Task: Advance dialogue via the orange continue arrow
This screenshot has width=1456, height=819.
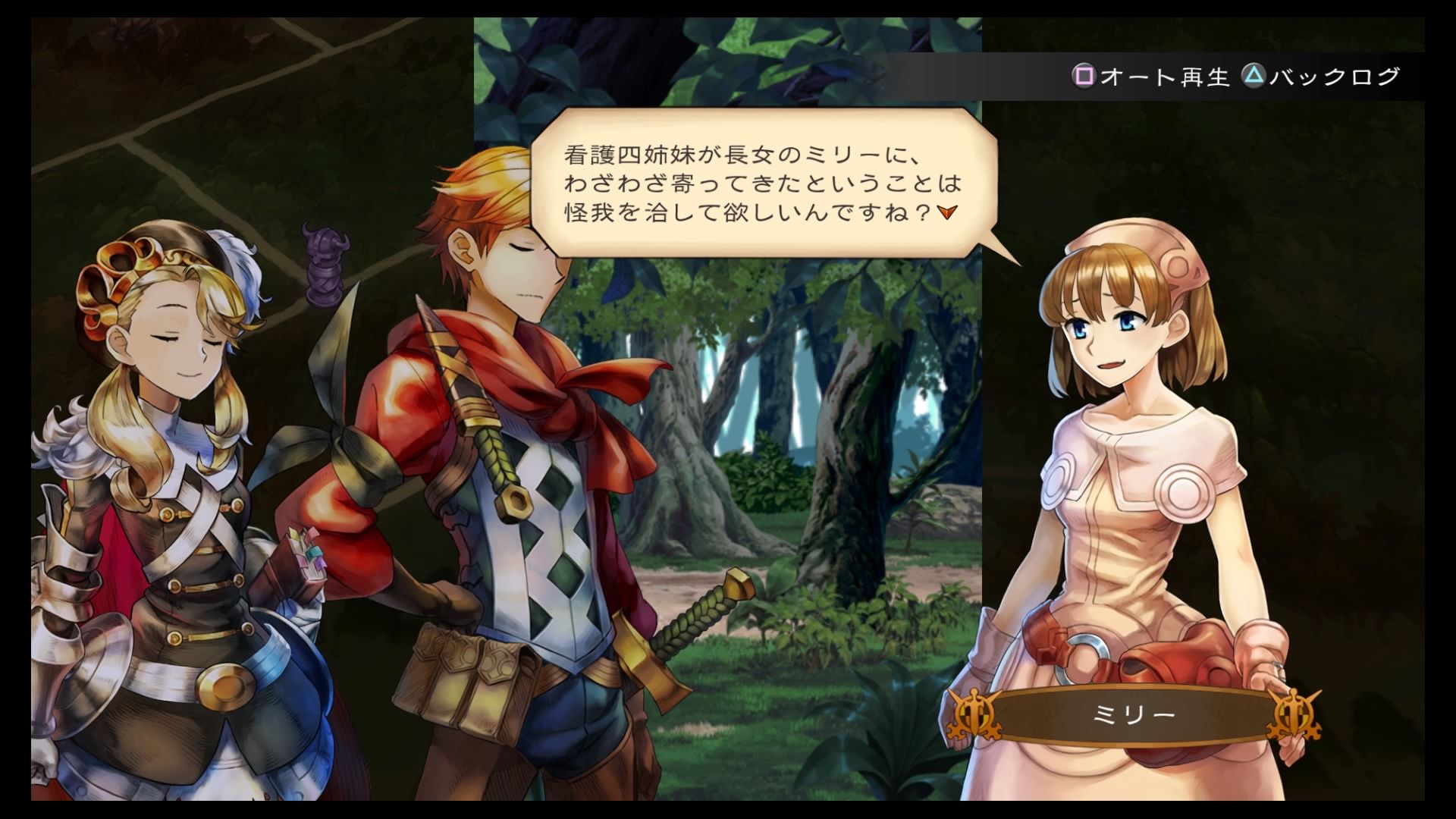Action: [x=946, y=212]
